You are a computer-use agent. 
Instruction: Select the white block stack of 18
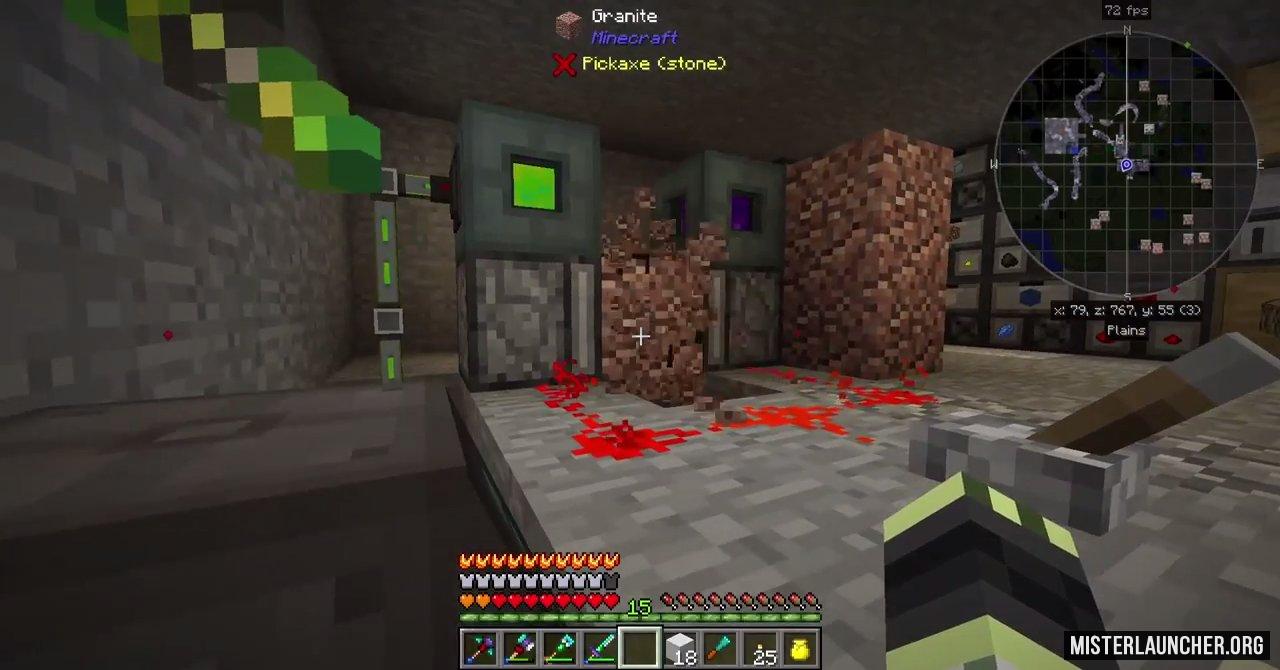point(681,648)
